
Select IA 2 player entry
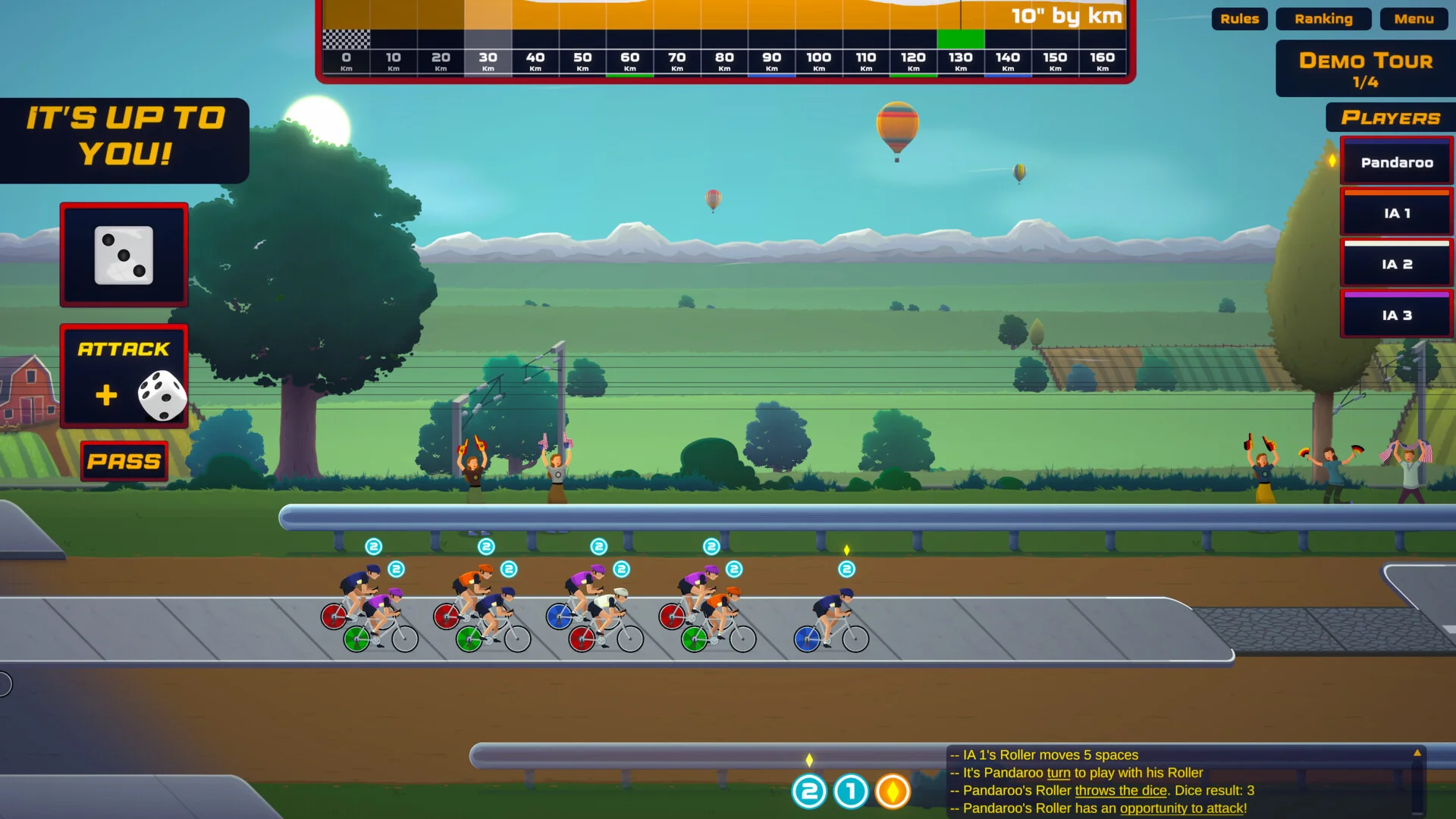coord(1396,265)
